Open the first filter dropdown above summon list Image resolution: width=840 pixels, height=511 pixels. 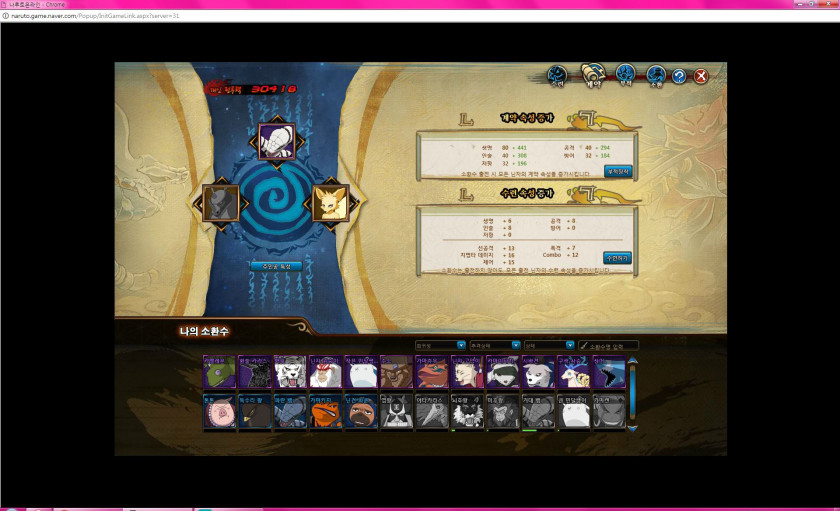tap(440, 345)
